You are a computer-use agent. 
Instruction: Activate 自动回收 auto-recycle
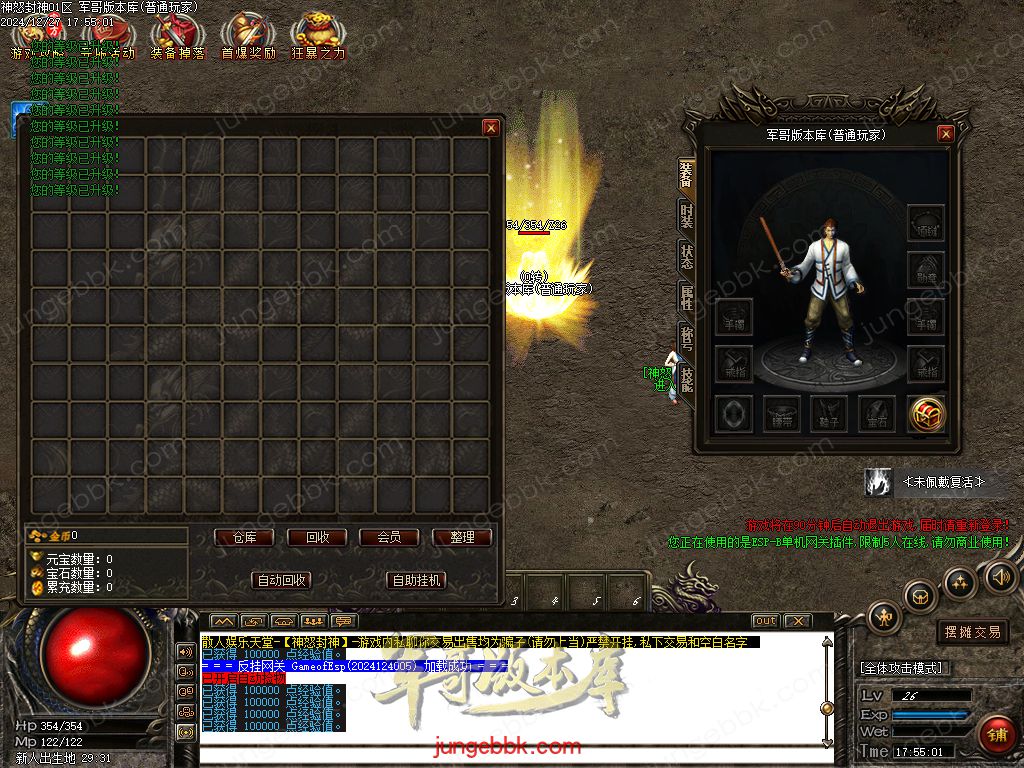(x=283, y=580)
